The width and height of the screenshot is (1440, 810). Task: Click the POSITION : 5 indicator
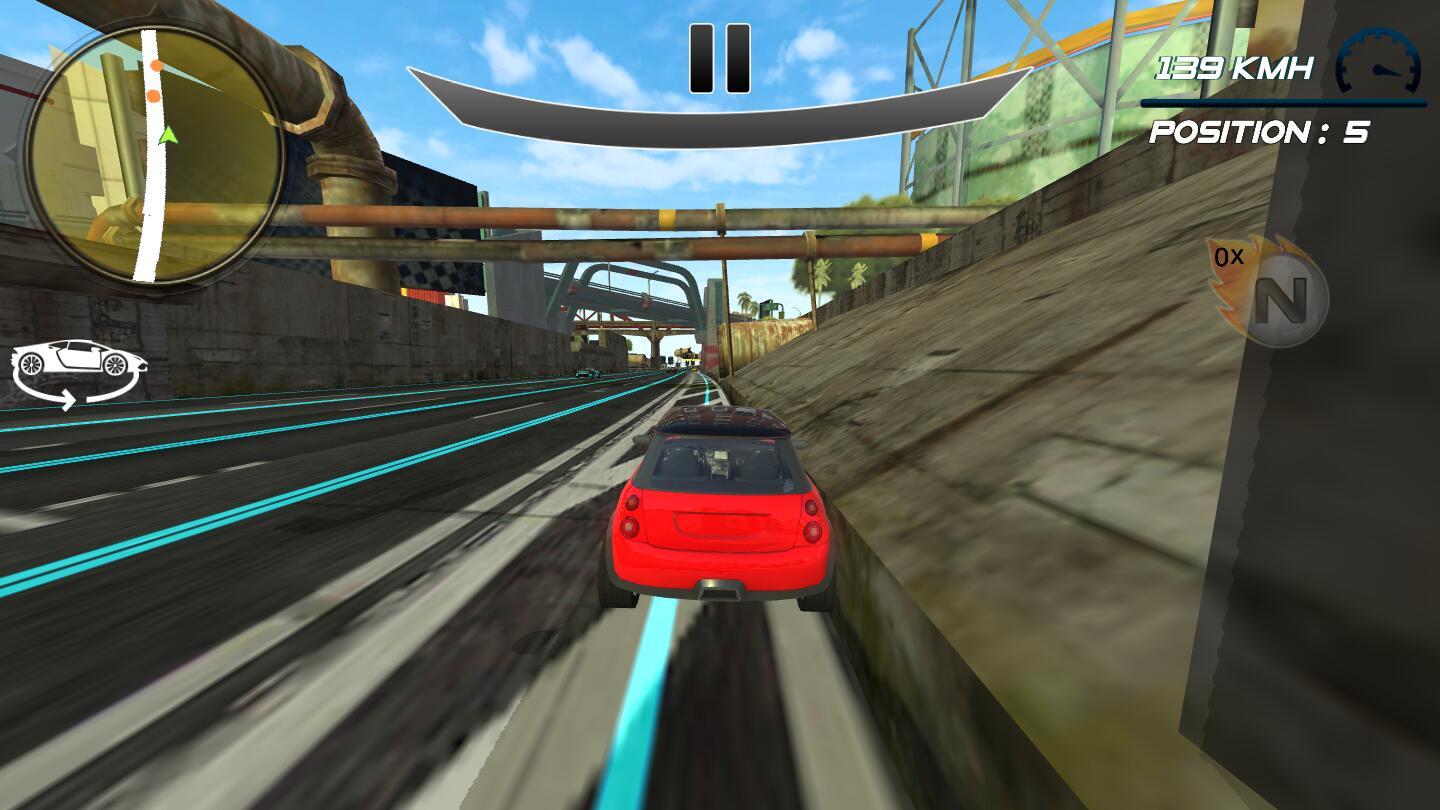[x=1258, y=133]
